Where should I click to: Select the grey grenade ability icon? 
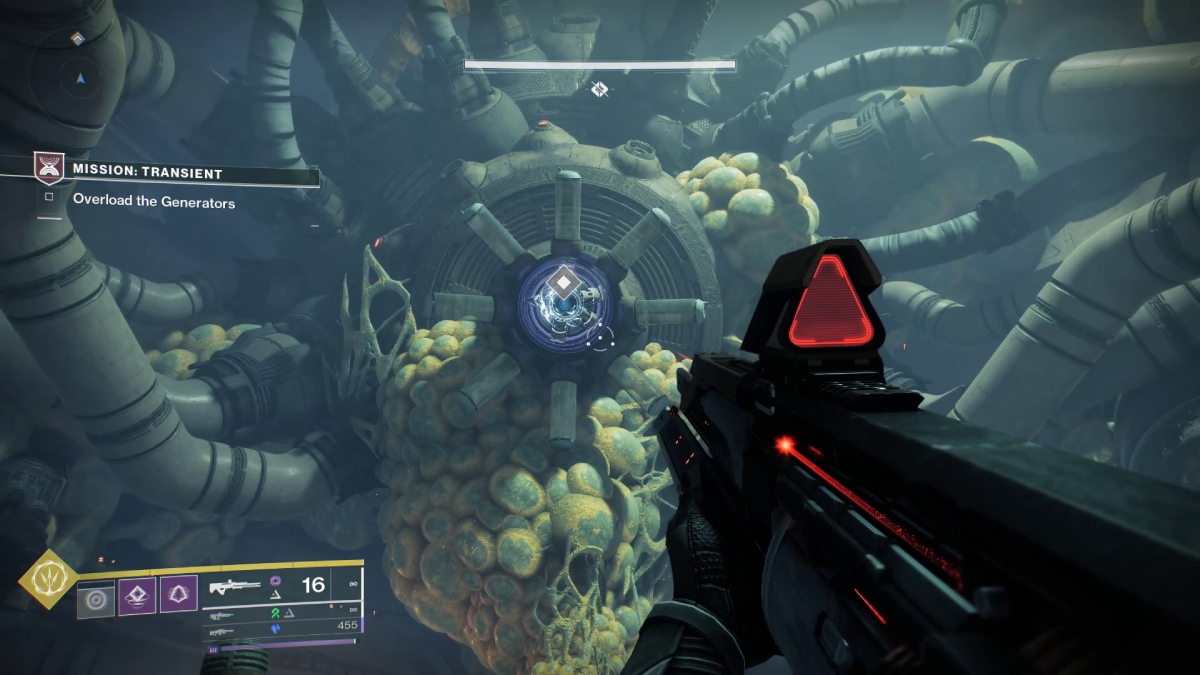point(96,598)
